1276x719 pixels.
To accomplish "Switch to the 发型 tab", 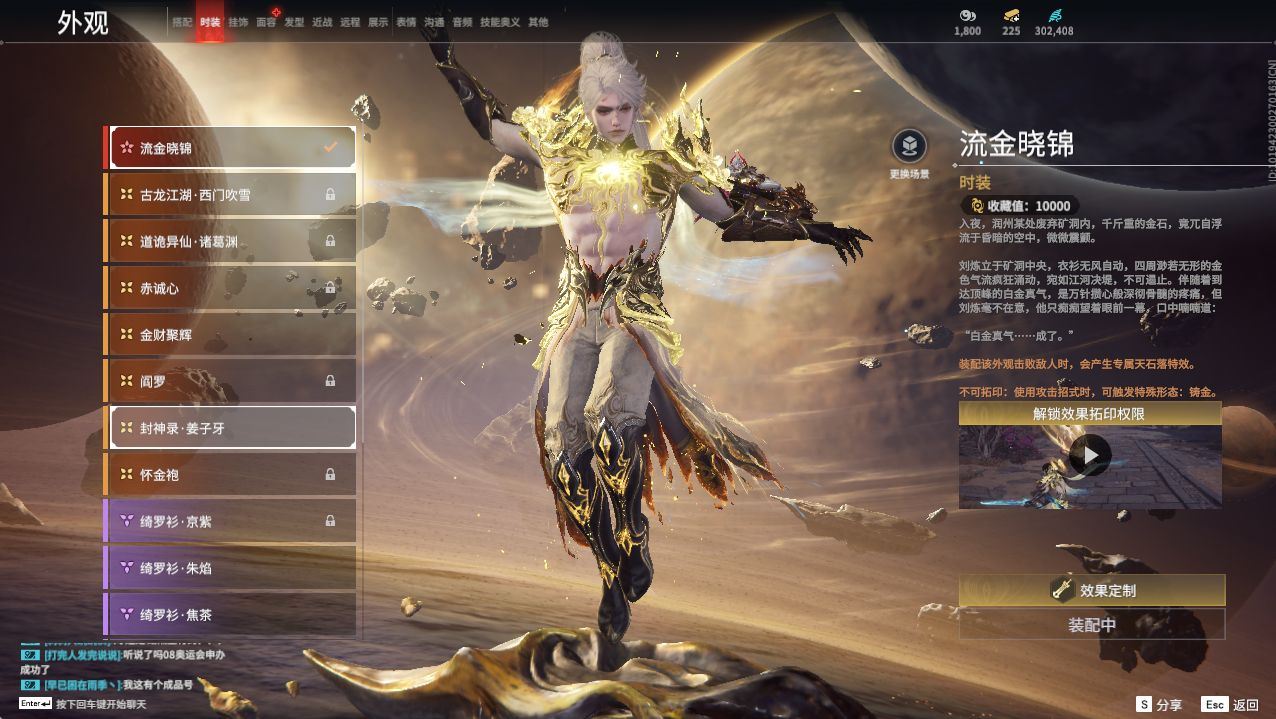I will click(294, 22).
